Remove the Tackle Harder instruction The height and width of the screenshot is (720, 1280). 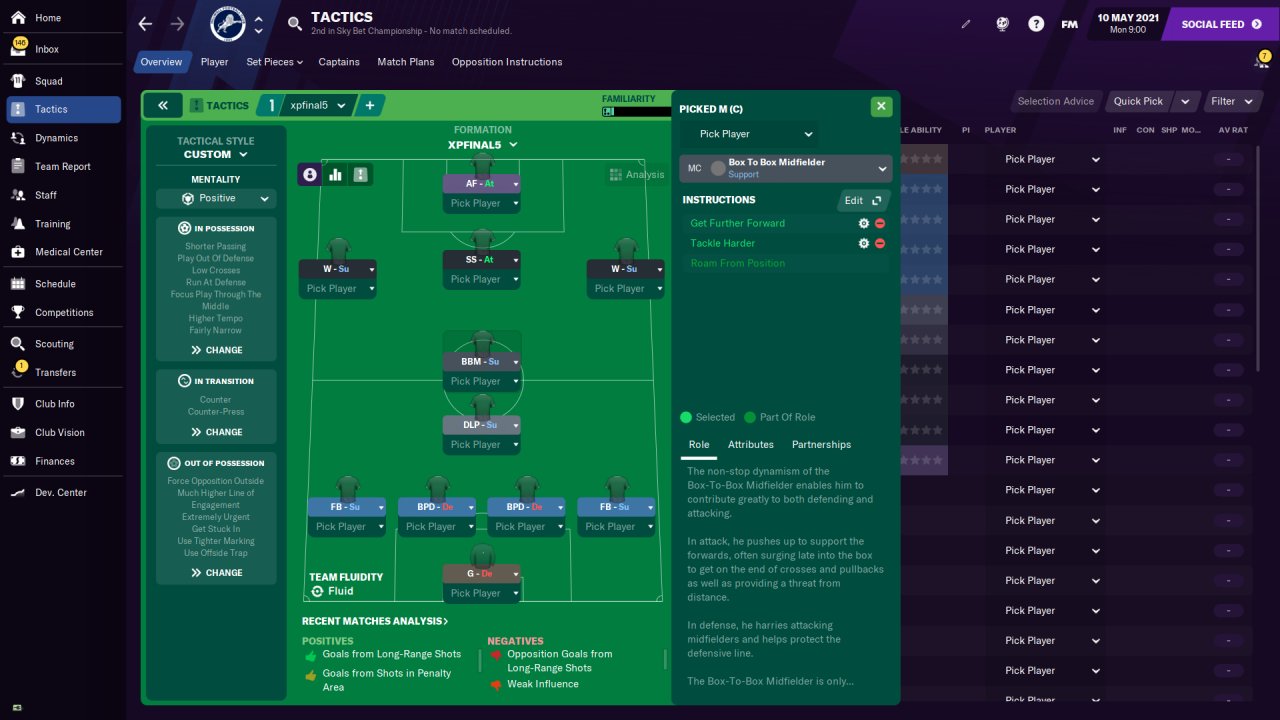[880, 243]
